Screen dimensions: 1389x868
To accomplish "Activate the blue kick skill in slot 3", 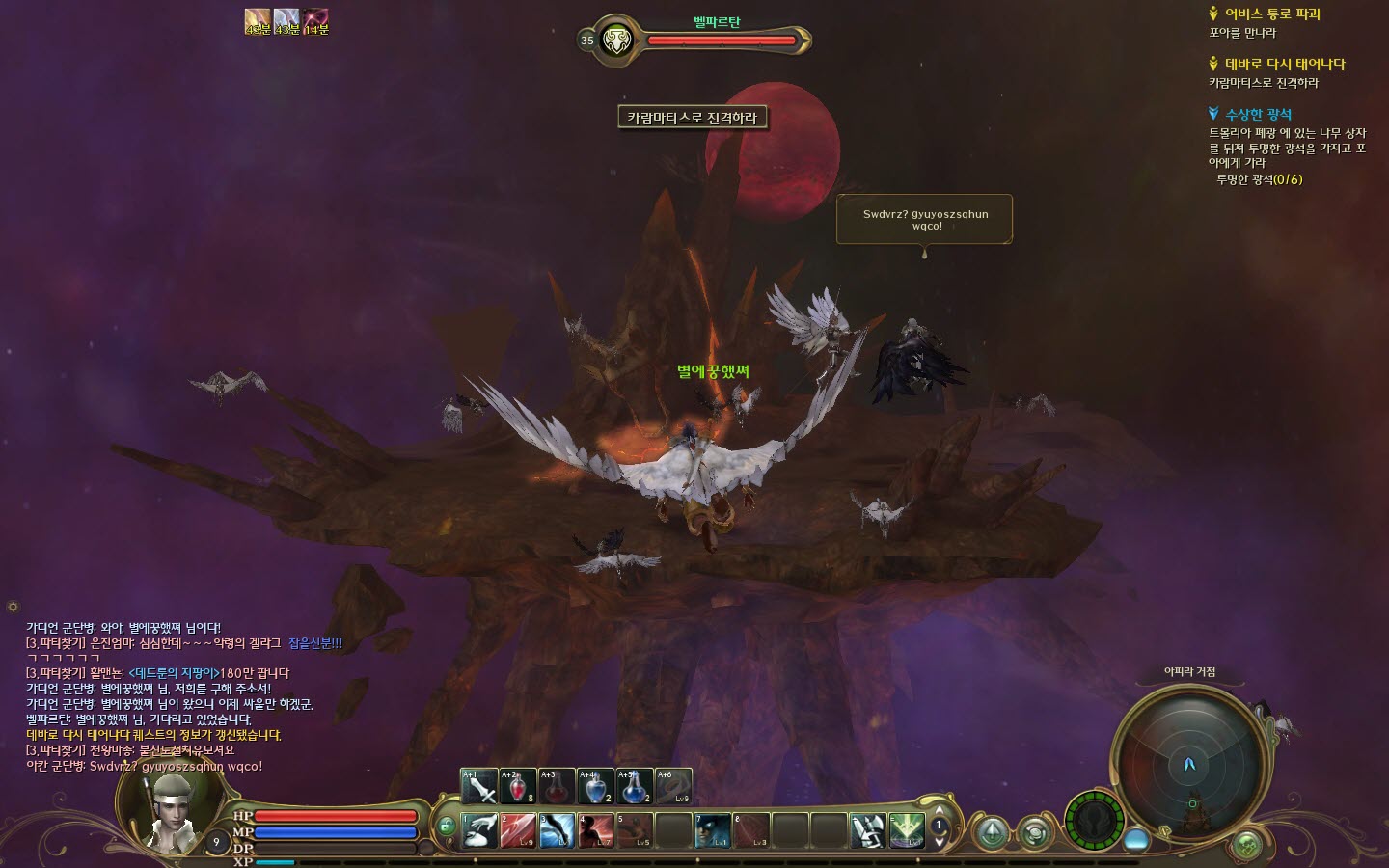I will (557, 830).
